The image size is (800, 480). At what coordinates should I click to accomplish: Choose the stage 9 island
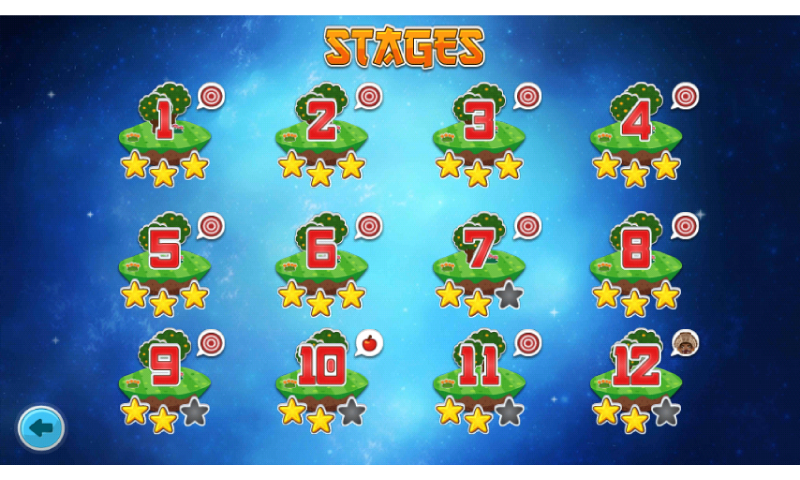(164, 372)
